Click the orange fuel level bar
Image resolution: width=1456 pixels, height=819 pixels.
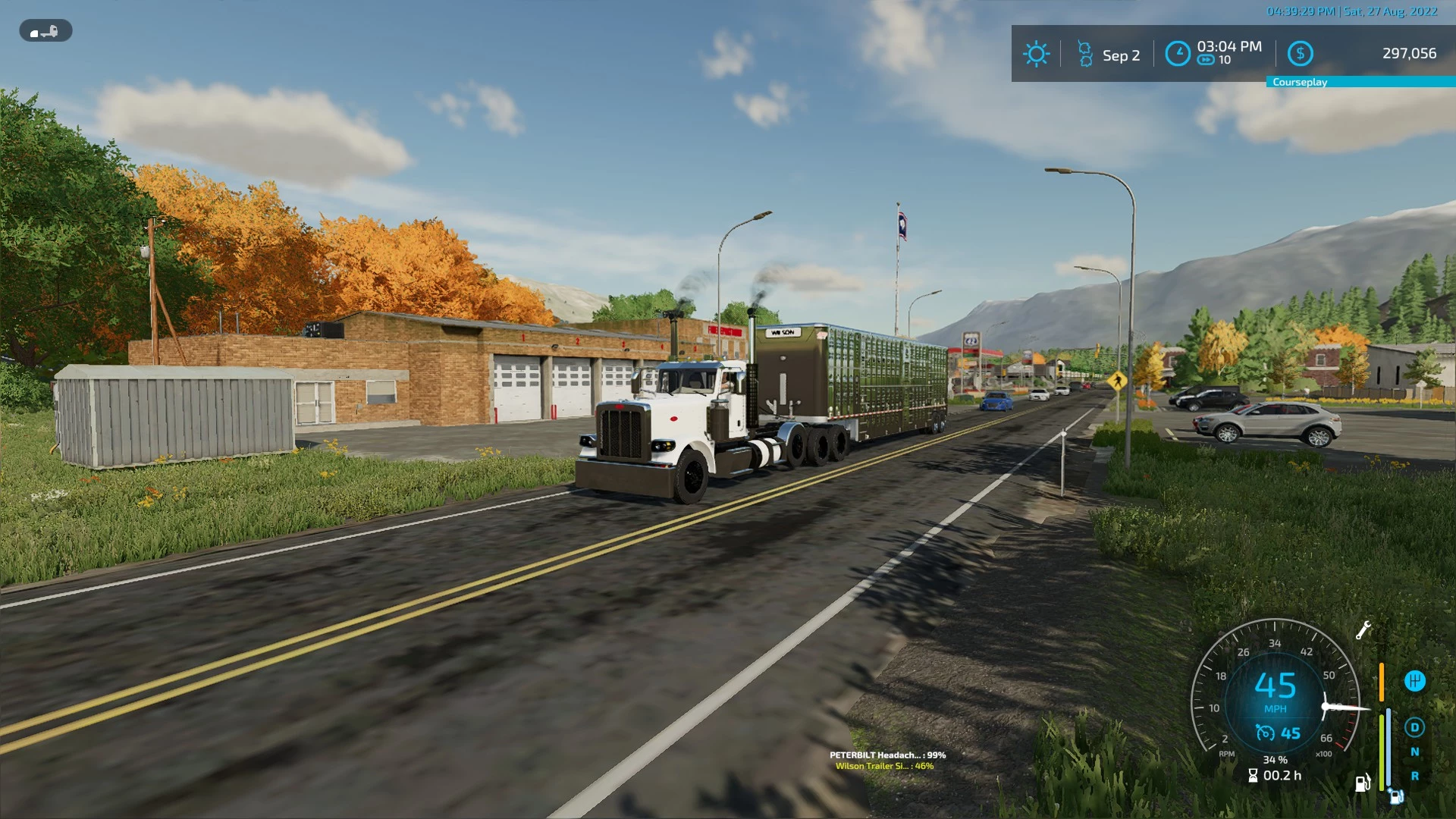[1381, 682]
